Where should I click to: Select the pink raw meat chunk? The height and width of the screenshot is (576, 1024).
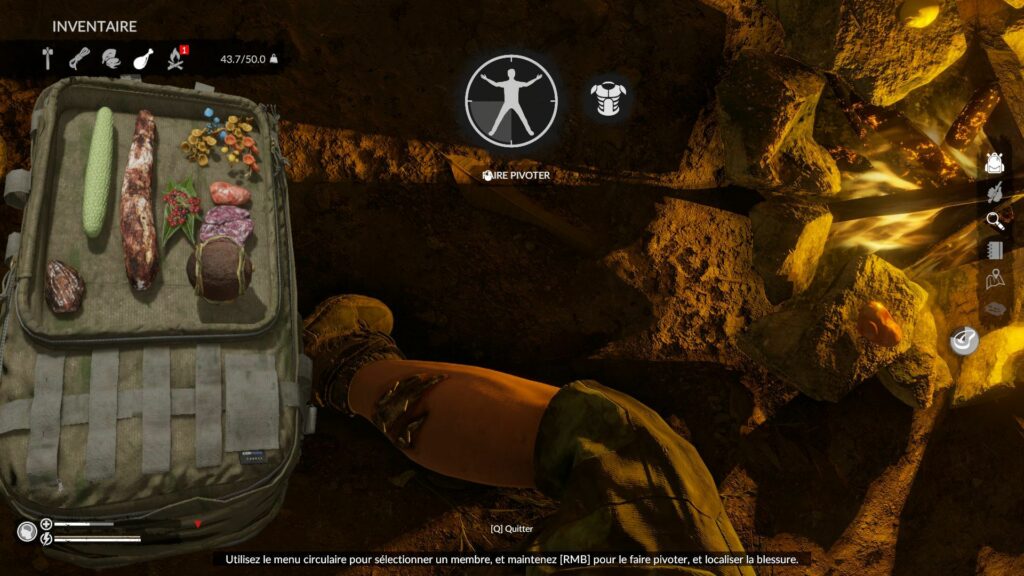231,192
